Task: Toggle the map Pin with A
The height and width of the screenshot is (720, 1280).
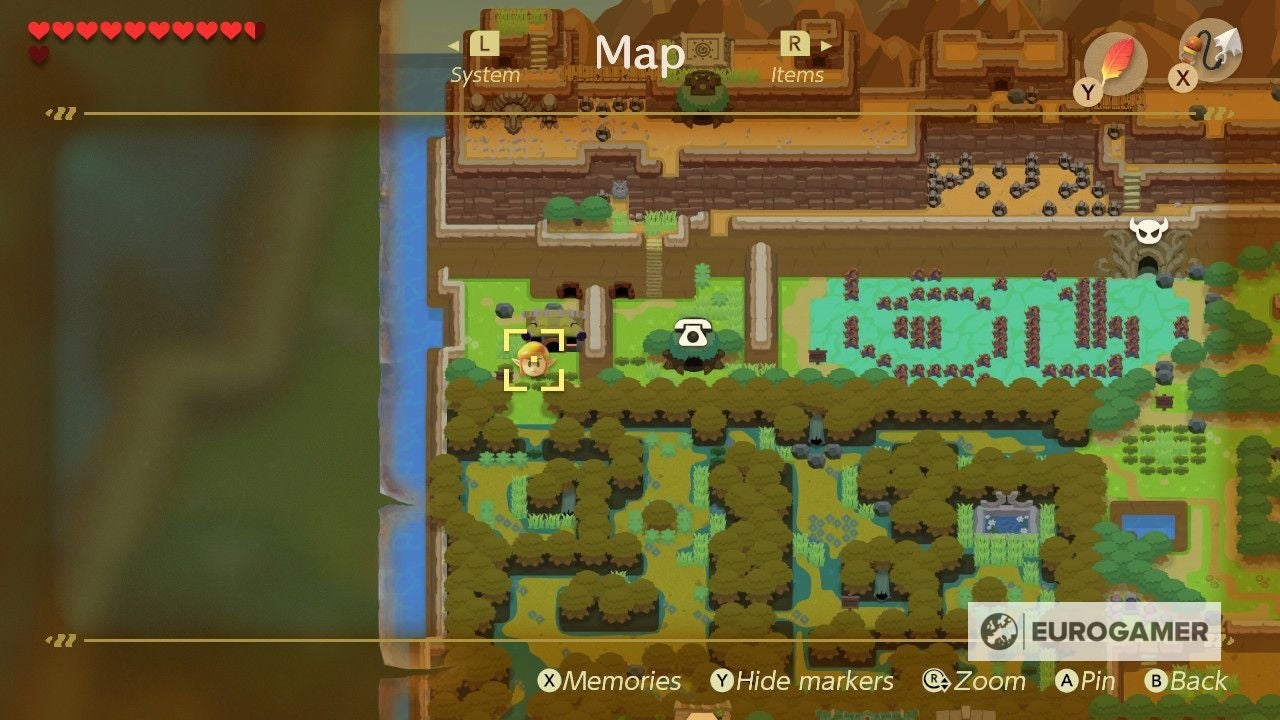Action: click(1070, 681)
